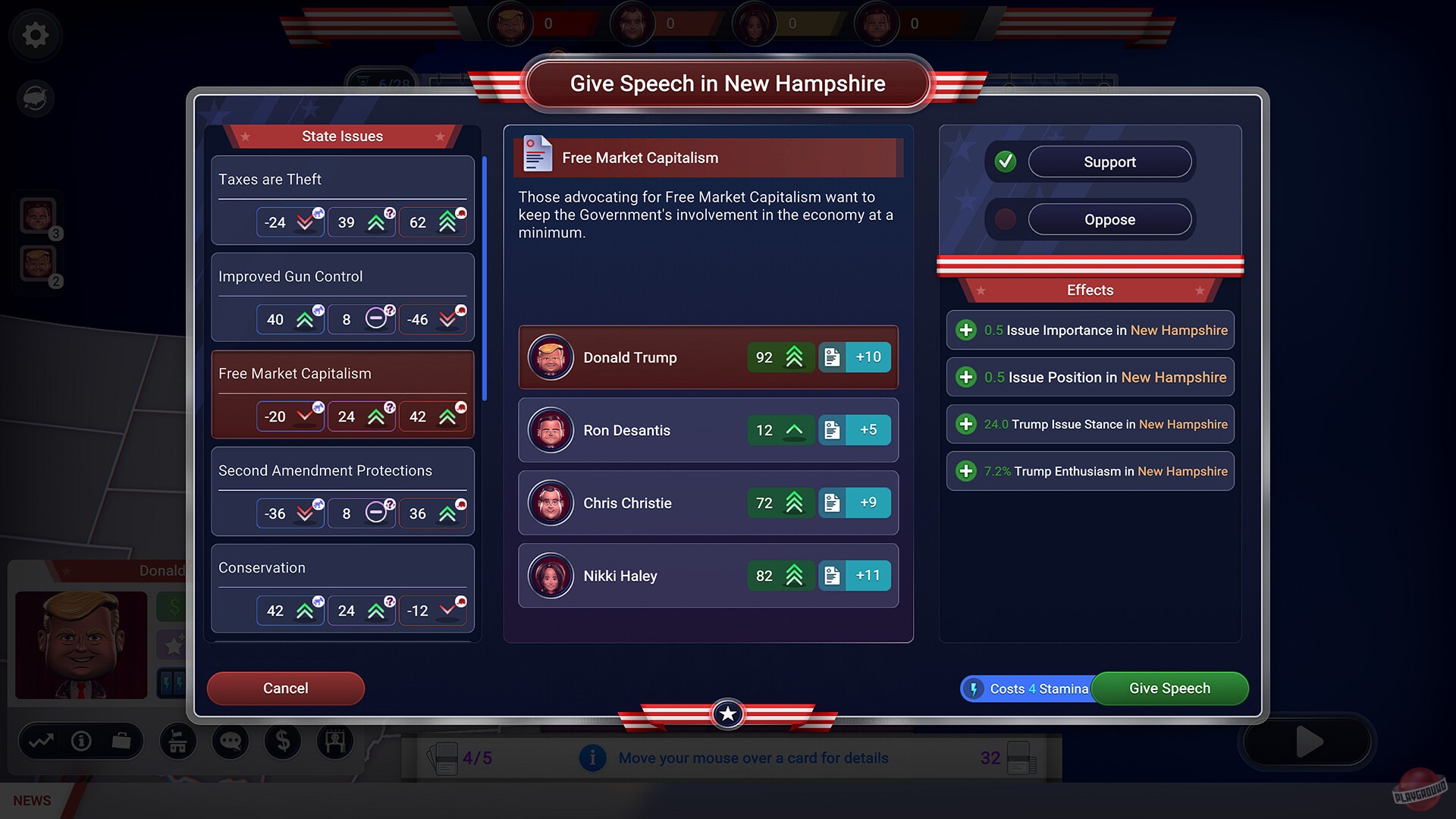This screenshot has height=819, width=1456.
Task: Open the briefcase icon near the bottom left
Action: coord(122,742)
